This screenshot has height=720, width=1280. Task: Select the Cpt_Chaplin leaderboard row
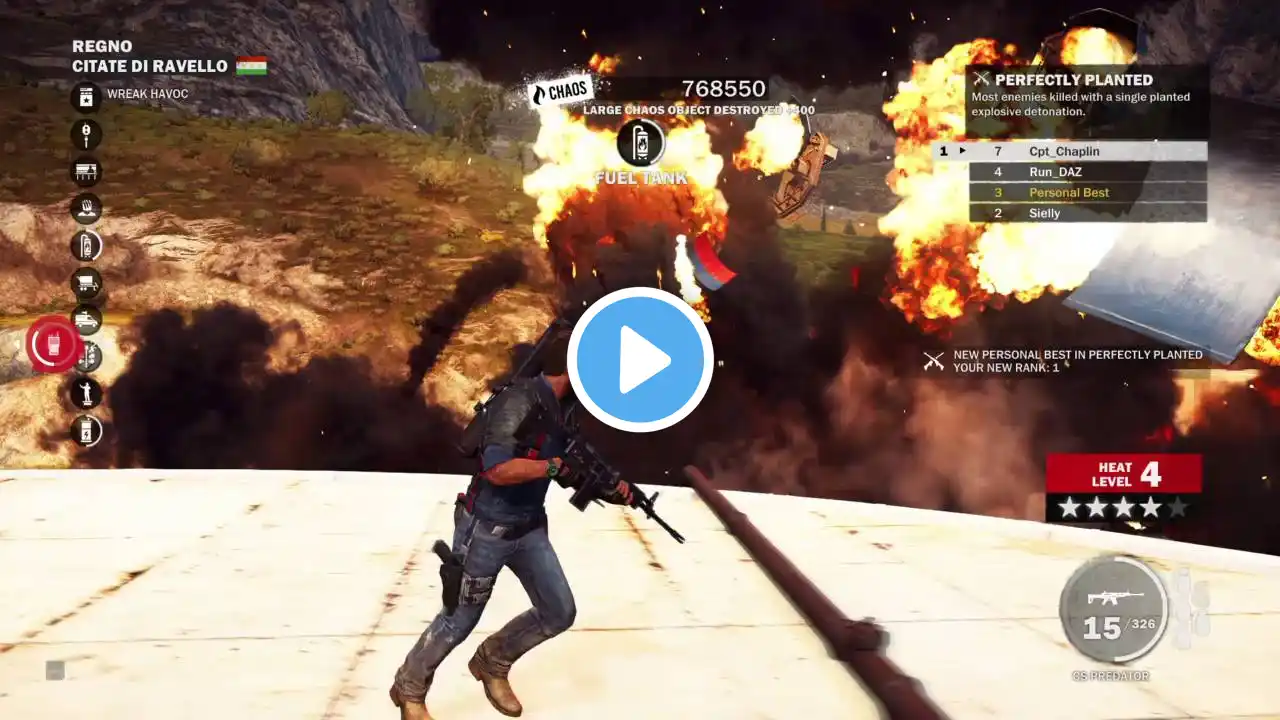(x=1070, y=151)
